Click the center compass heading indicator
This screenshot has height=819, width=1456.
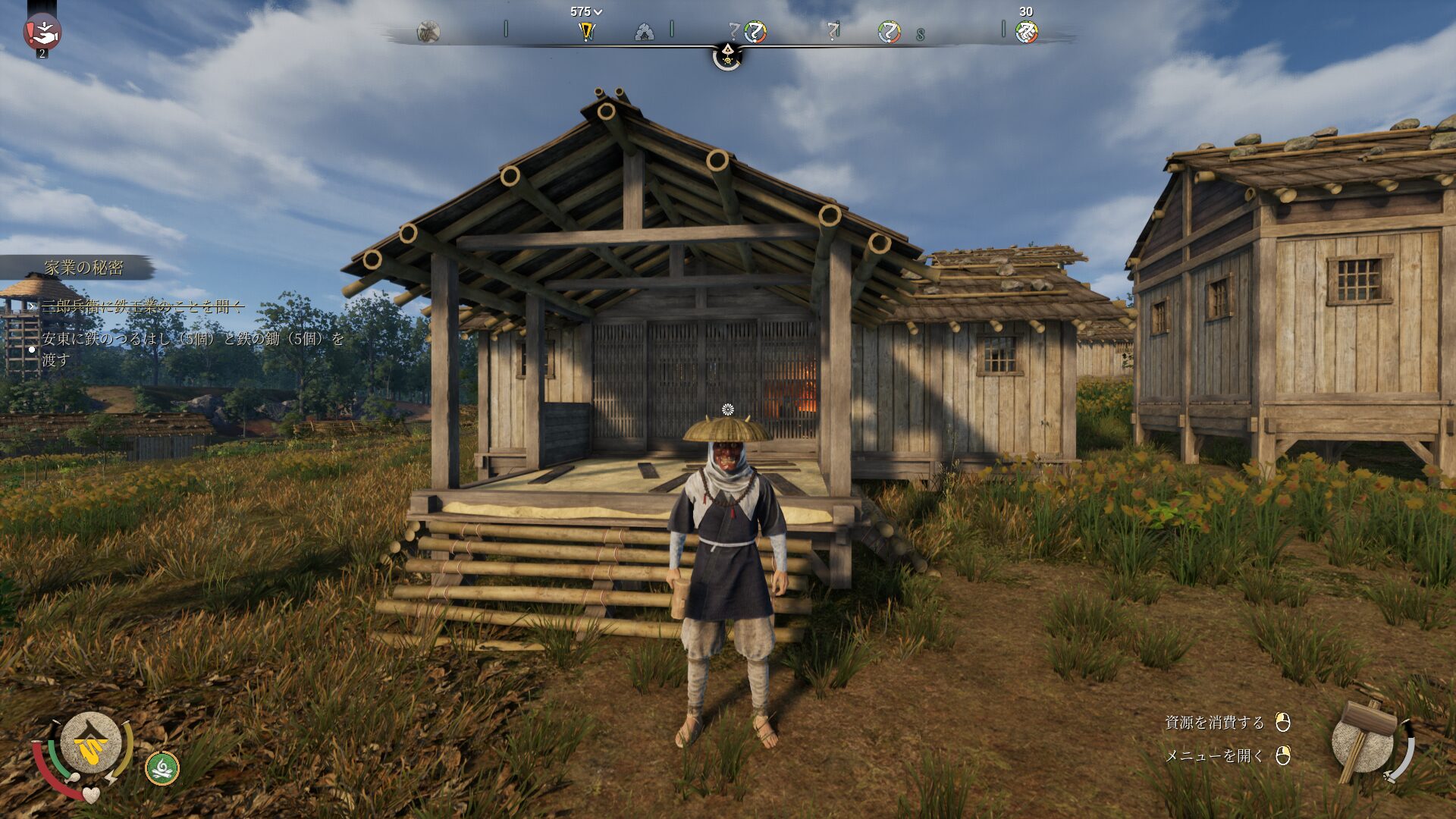pyautogui.click(x=726, y=55)
